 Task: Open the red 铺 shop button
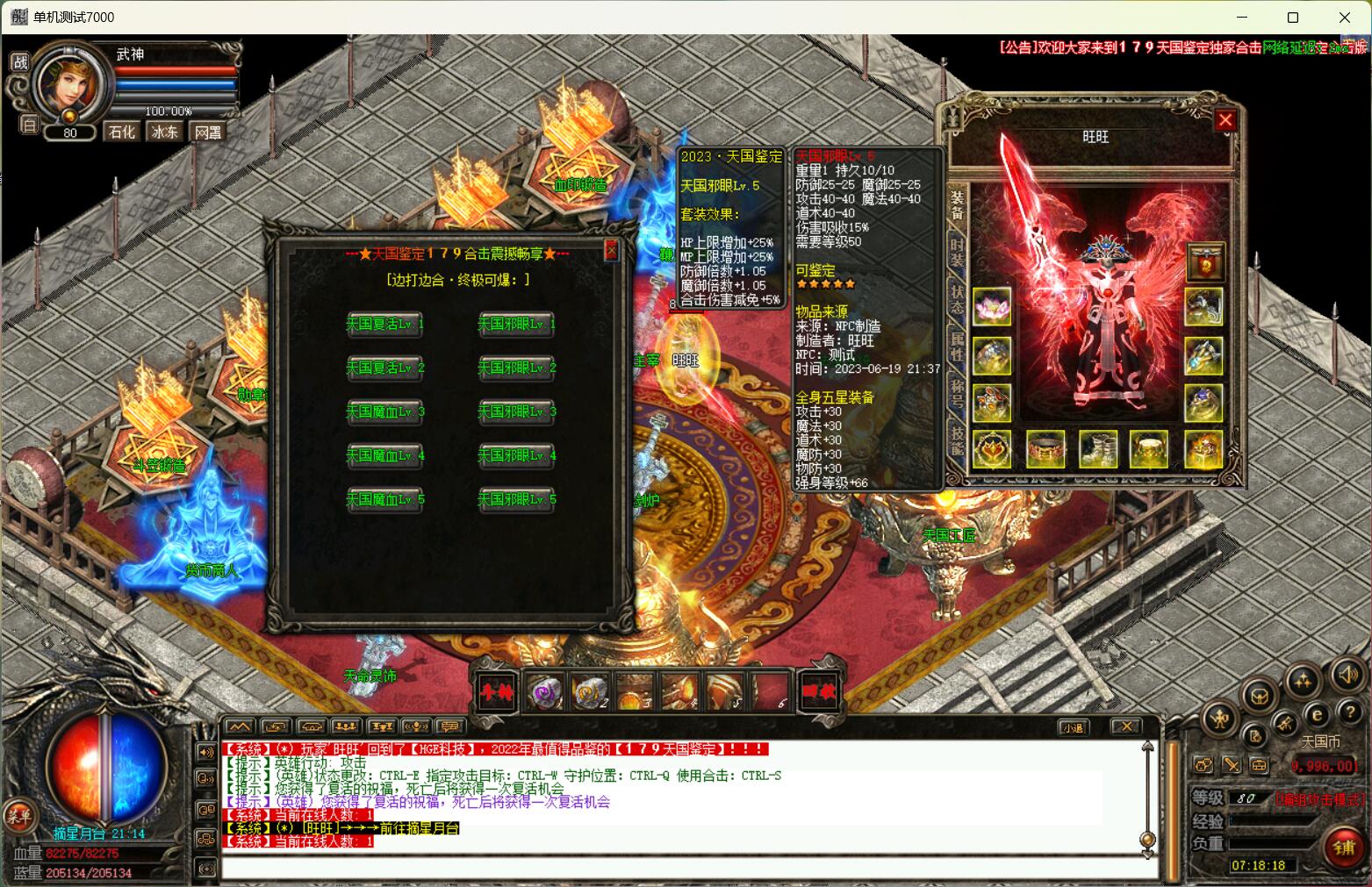[x=1344, y=848]
